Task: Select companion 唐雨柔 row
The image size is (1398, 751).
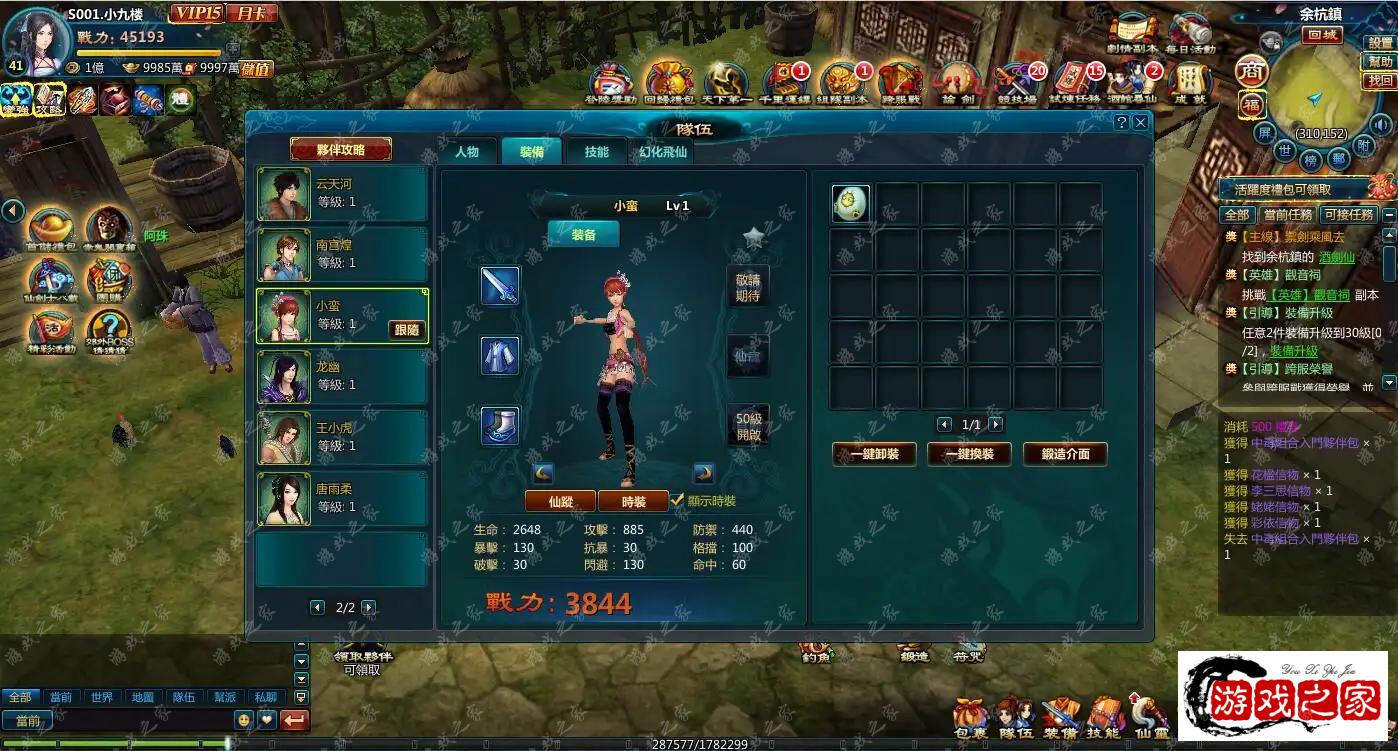Action: coord(342,499)
